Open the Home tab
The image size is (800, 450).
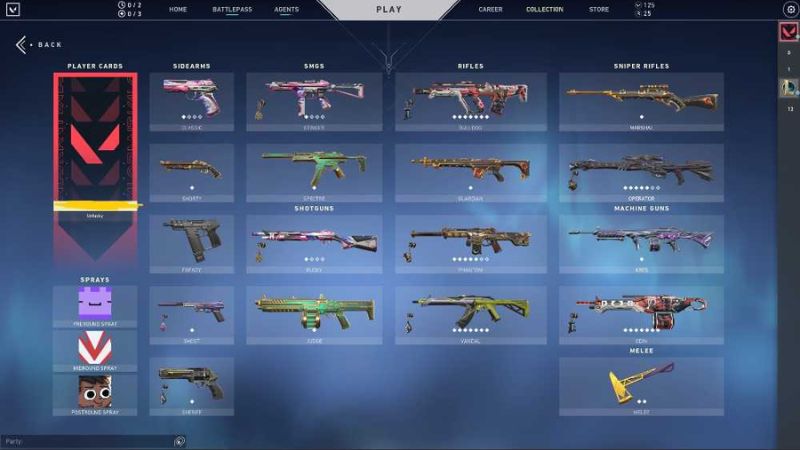coord(178,10)
